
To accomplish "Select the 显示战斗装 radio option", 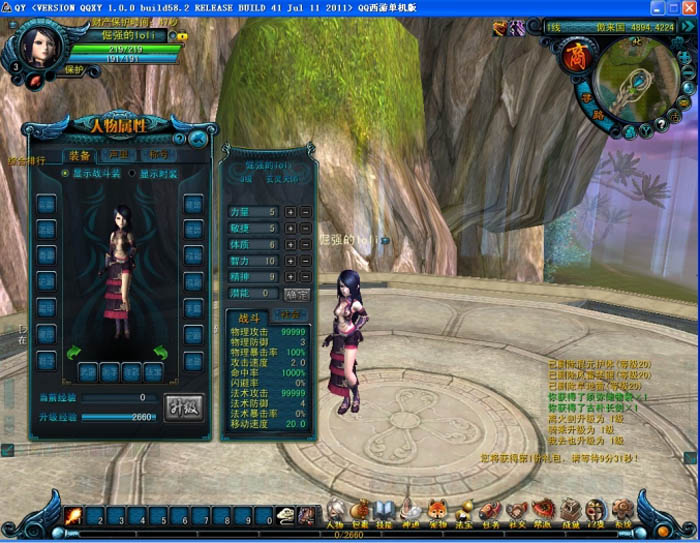I will point(66,173).
